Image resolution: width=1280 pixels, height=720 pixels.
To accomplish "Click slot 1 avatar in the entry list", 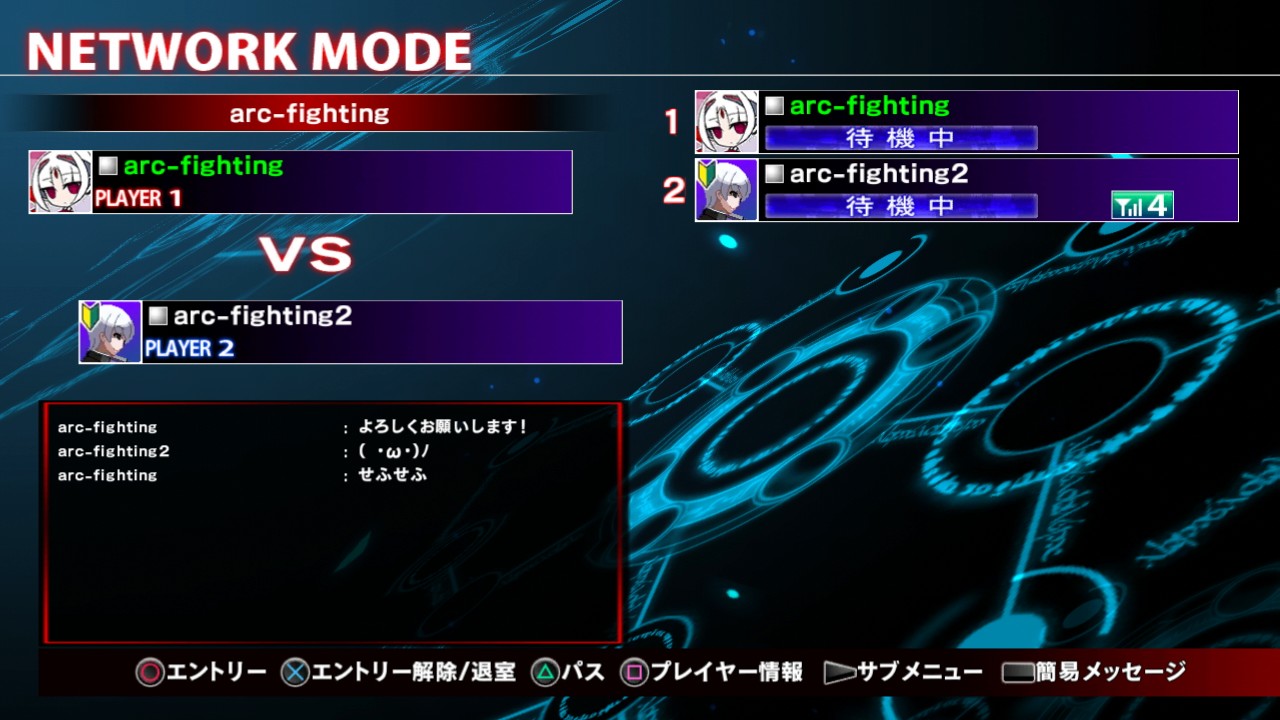I will 724,121.
